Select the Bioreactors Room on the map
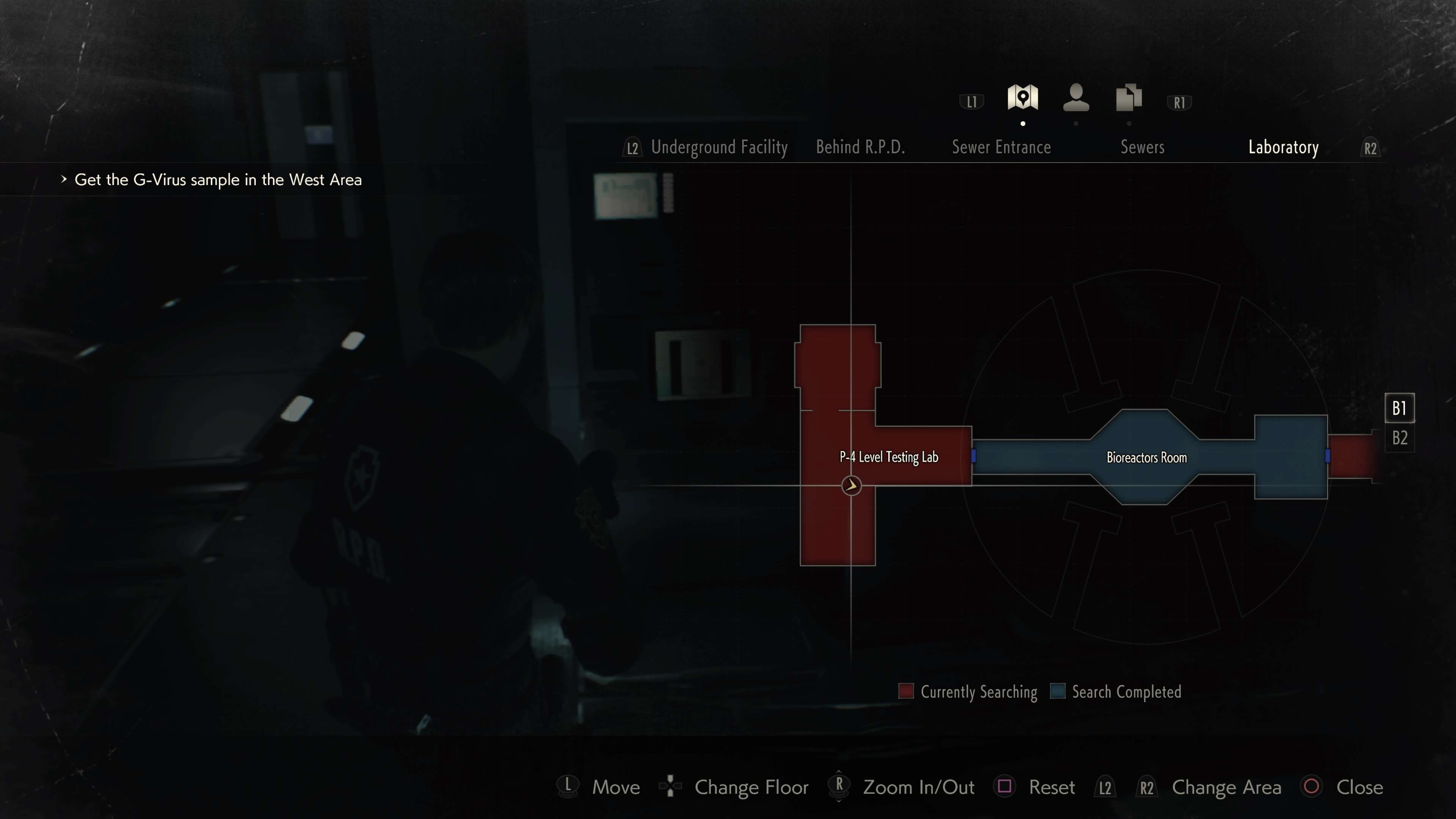 tap(1146, 457)
